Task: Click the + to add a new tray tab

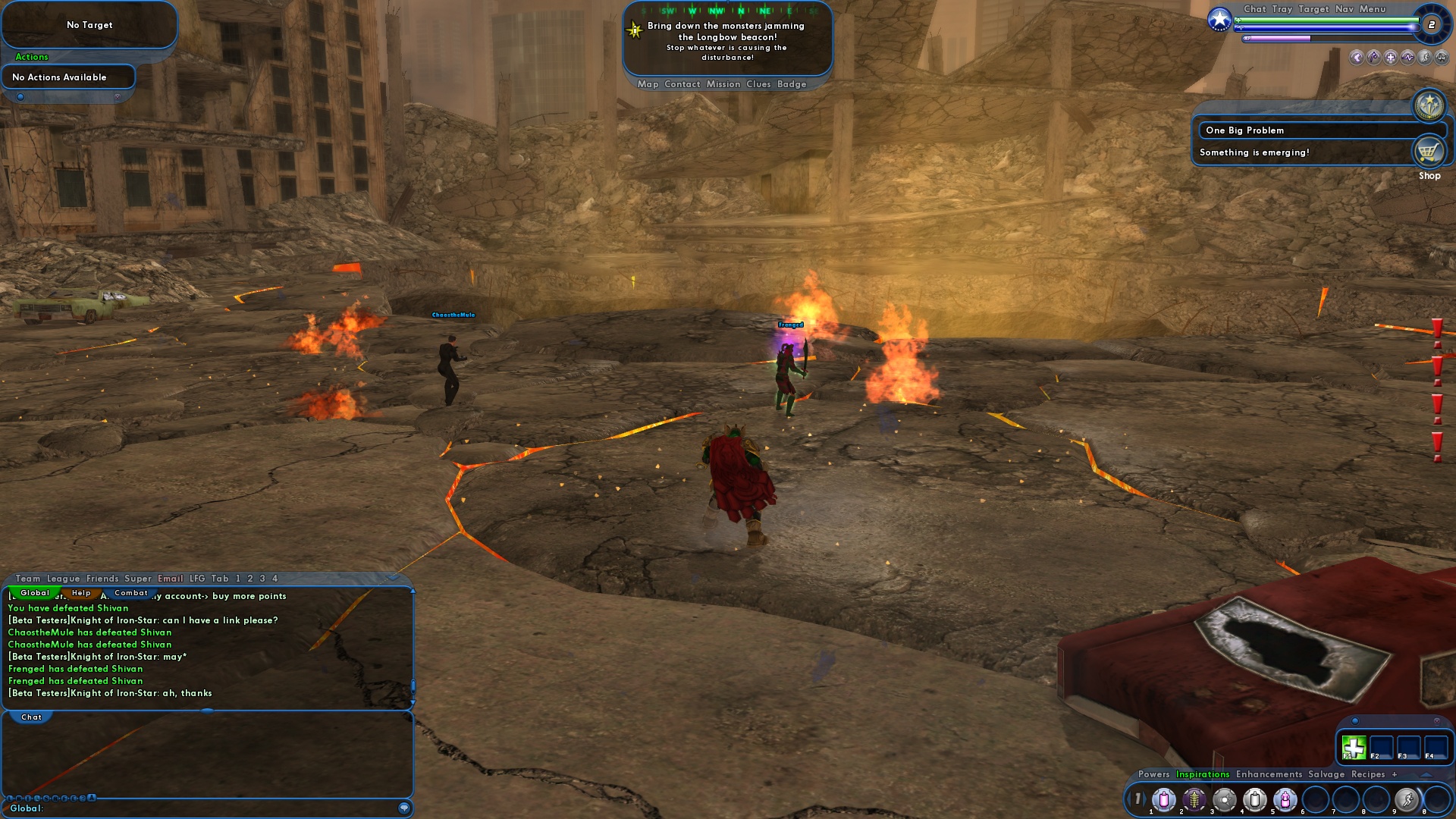Action: (x=1394, y=775)
